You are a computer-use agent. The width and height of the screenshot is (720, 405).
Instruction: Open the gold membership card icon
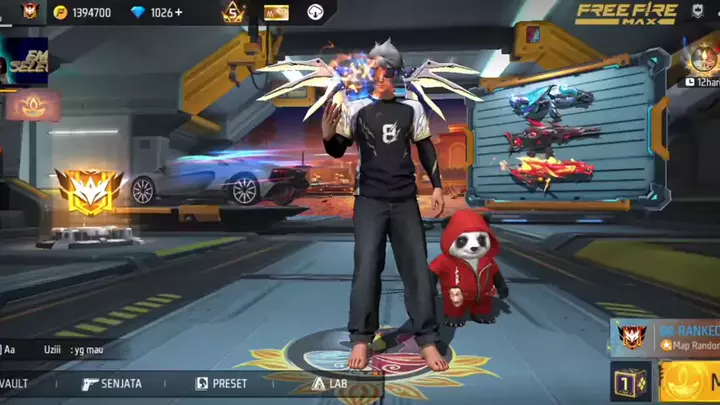point(276,13)
